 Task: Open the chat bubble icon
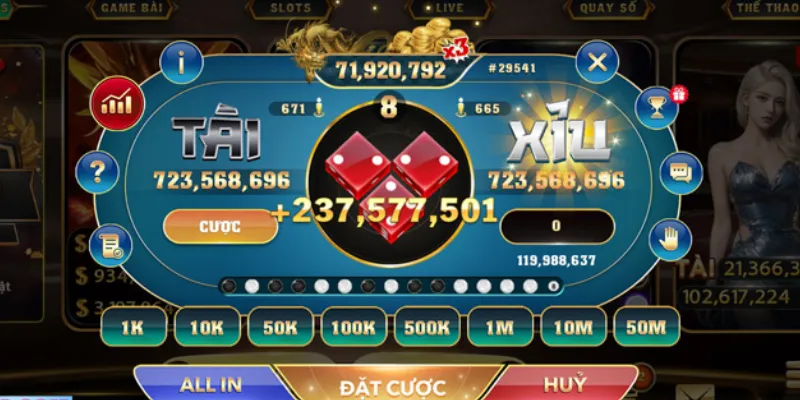click(681, 173)
